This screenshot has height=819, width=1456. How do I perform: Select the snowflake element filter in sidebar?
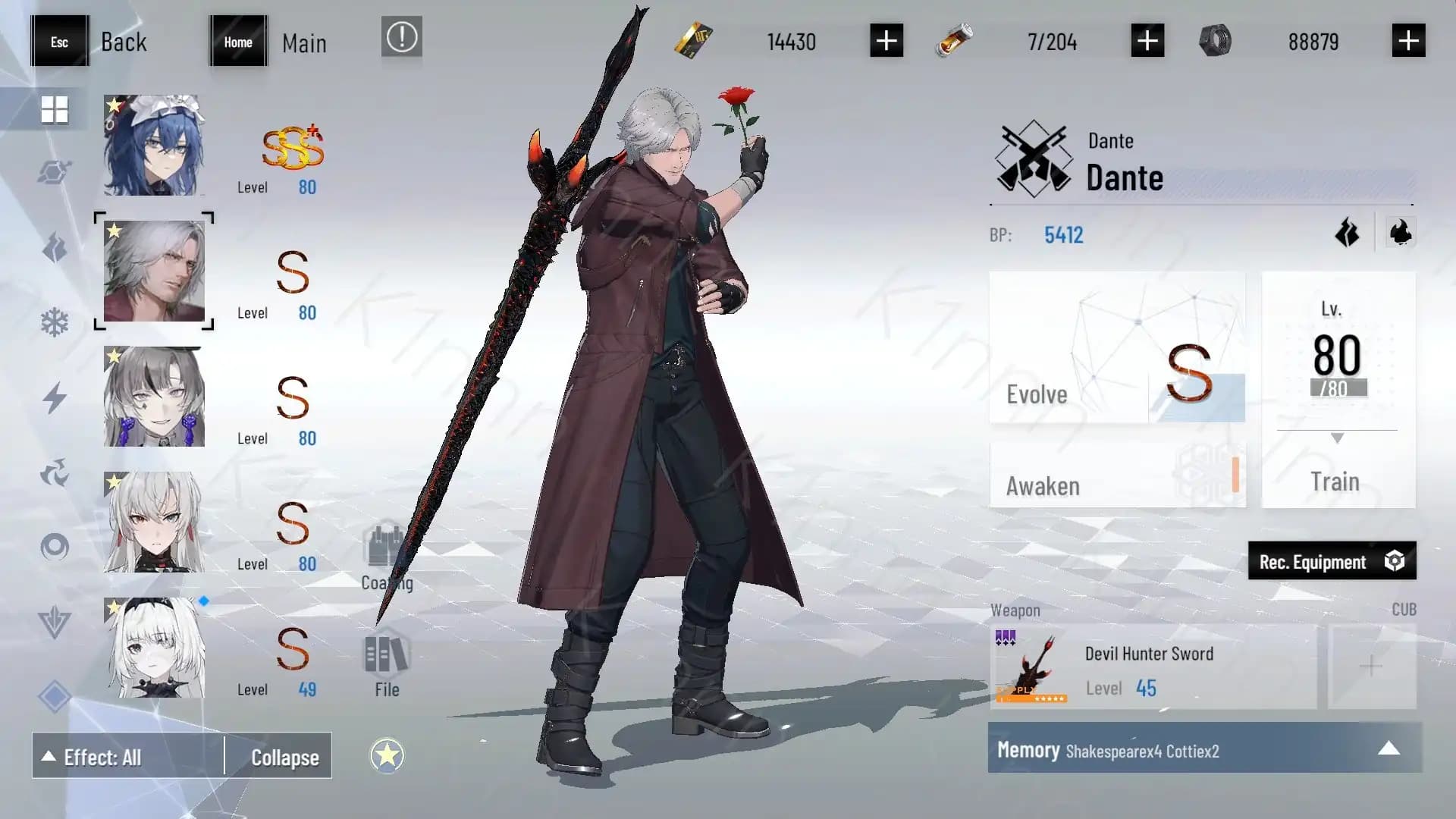54,322
